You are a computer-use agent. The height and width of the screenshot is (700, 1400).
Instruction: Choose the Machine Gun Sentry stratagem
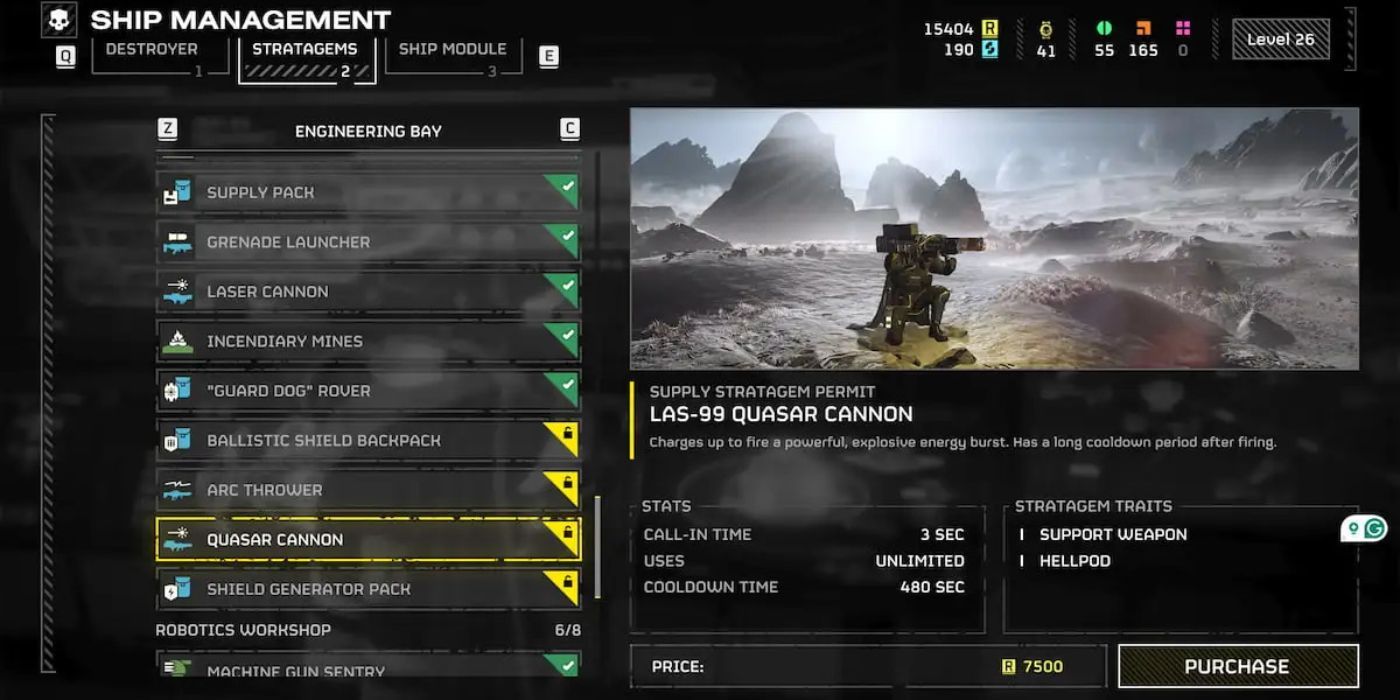(x=368, y=667)
